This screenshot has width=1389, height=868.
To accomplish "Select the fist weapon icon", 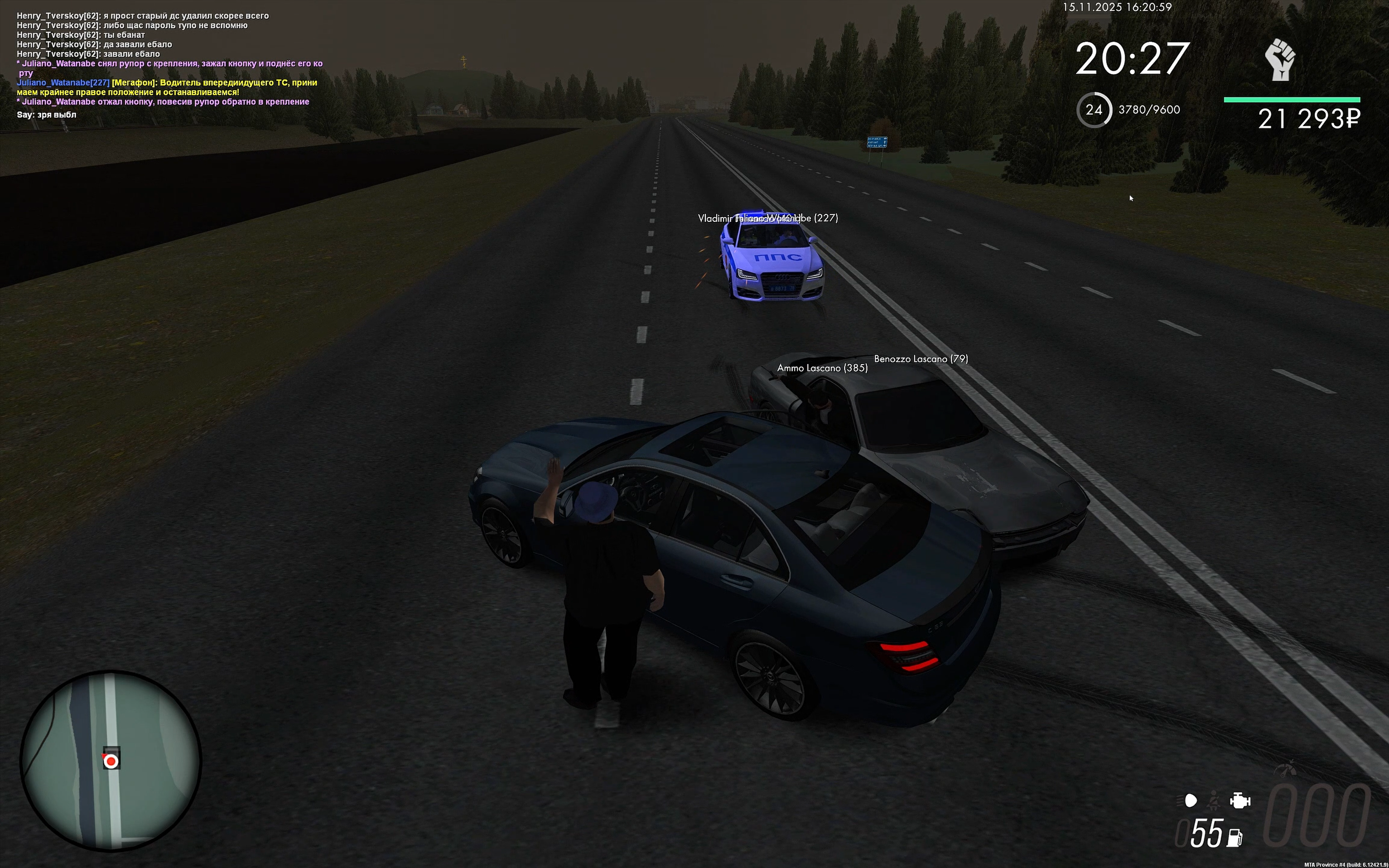I will click(x=1280, y=60).
